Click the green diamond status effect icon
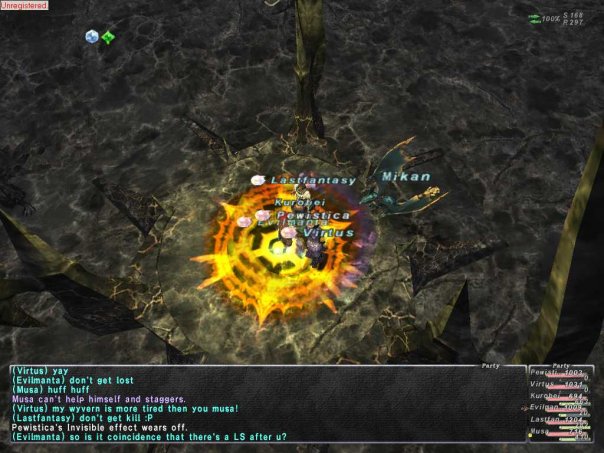 coord(108,37)
